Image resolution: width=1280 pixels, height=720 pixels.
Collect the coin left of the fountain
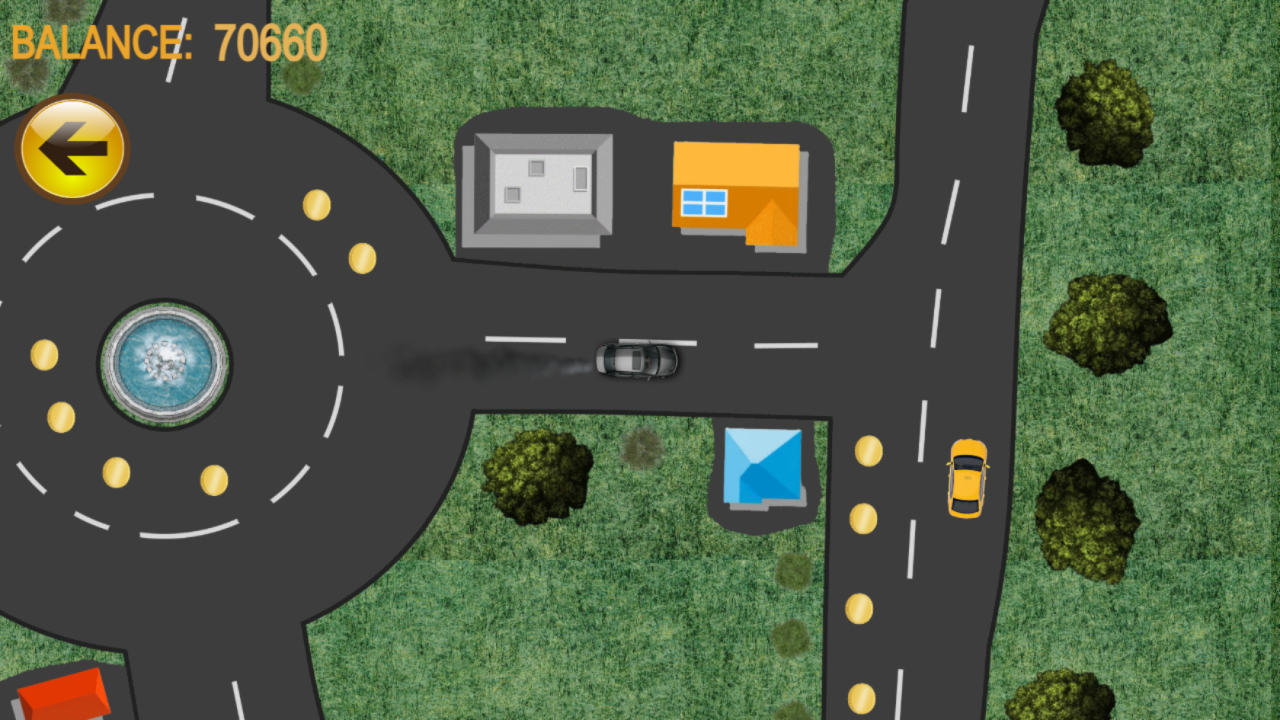[x=45, y=356]
